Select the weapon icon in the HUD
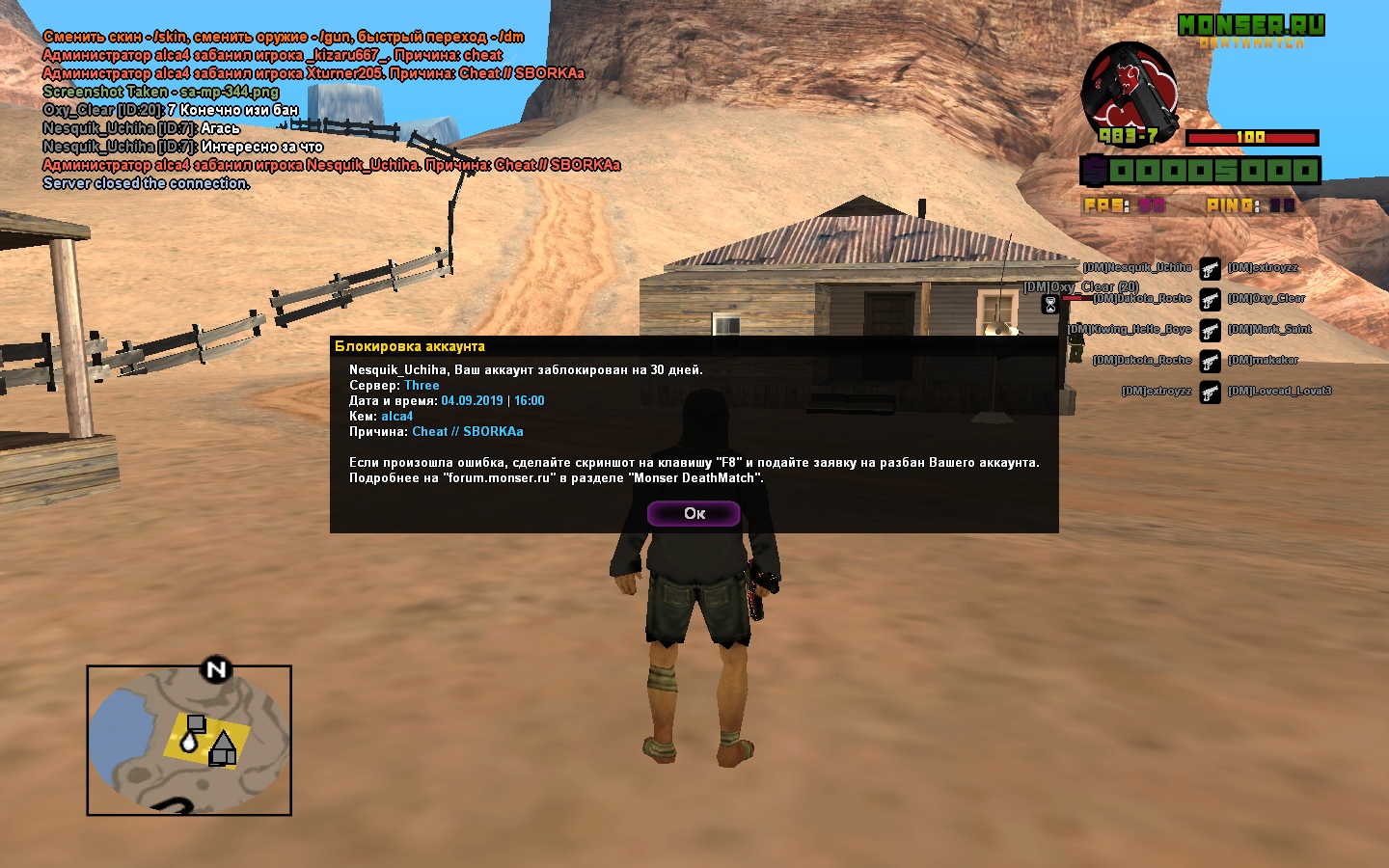Viewport: 1389px width, 868px height. pyautogui.click(x=1130, y=94)
